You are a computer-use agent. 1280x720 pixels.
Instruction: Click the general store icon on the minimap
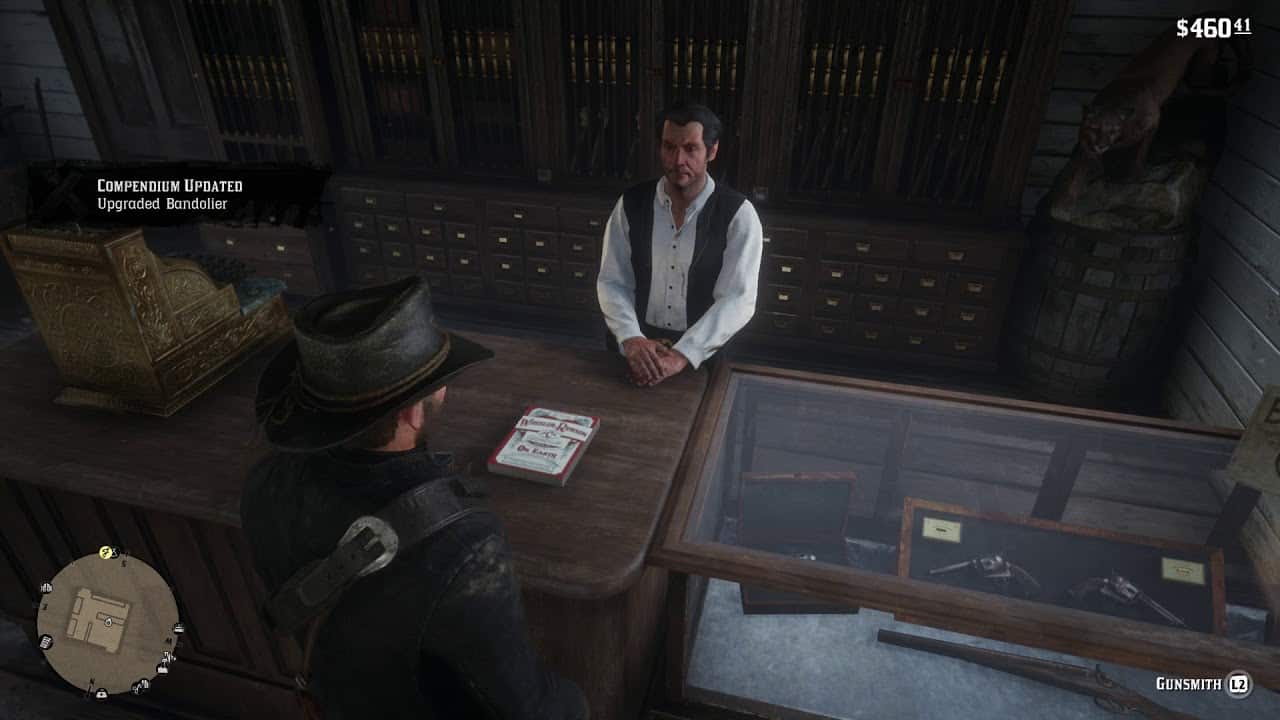click(x=46, y=641)
